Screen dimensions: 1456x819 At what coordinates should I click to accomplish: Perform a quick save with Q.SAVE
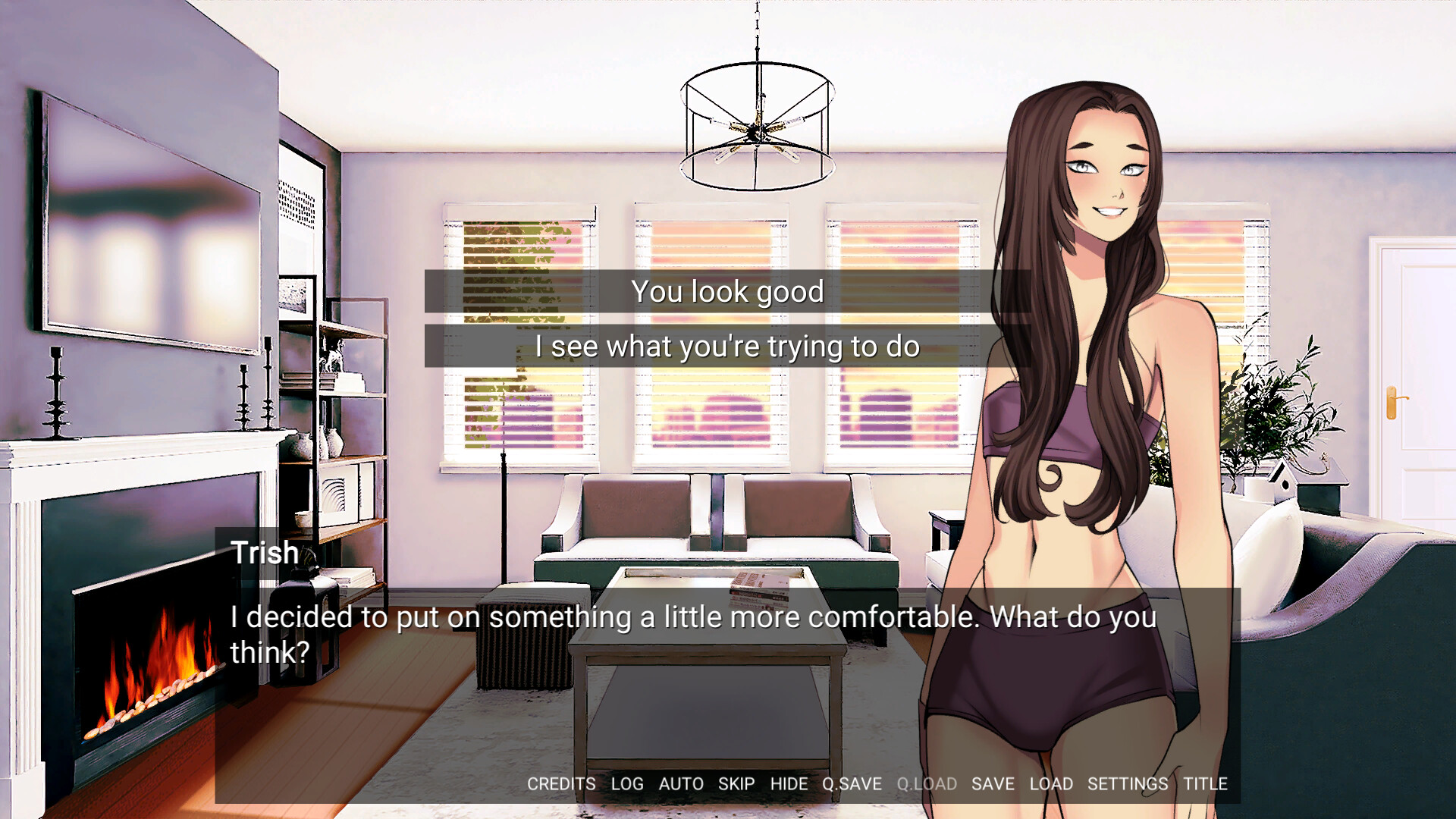click(852, 784)
